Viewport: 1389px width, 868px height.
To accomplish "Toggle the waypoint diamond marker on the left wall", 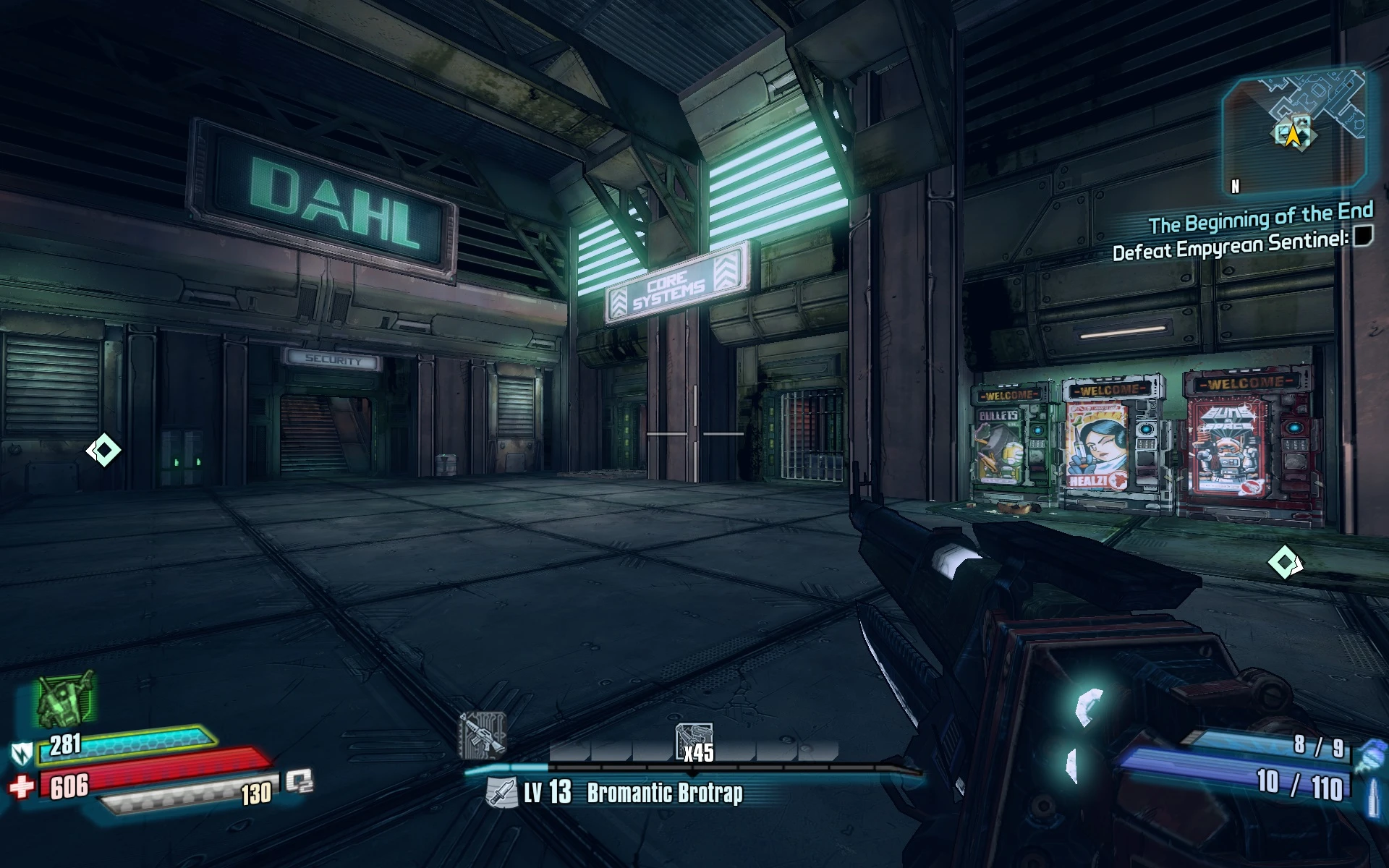I will tap(103, 449).
